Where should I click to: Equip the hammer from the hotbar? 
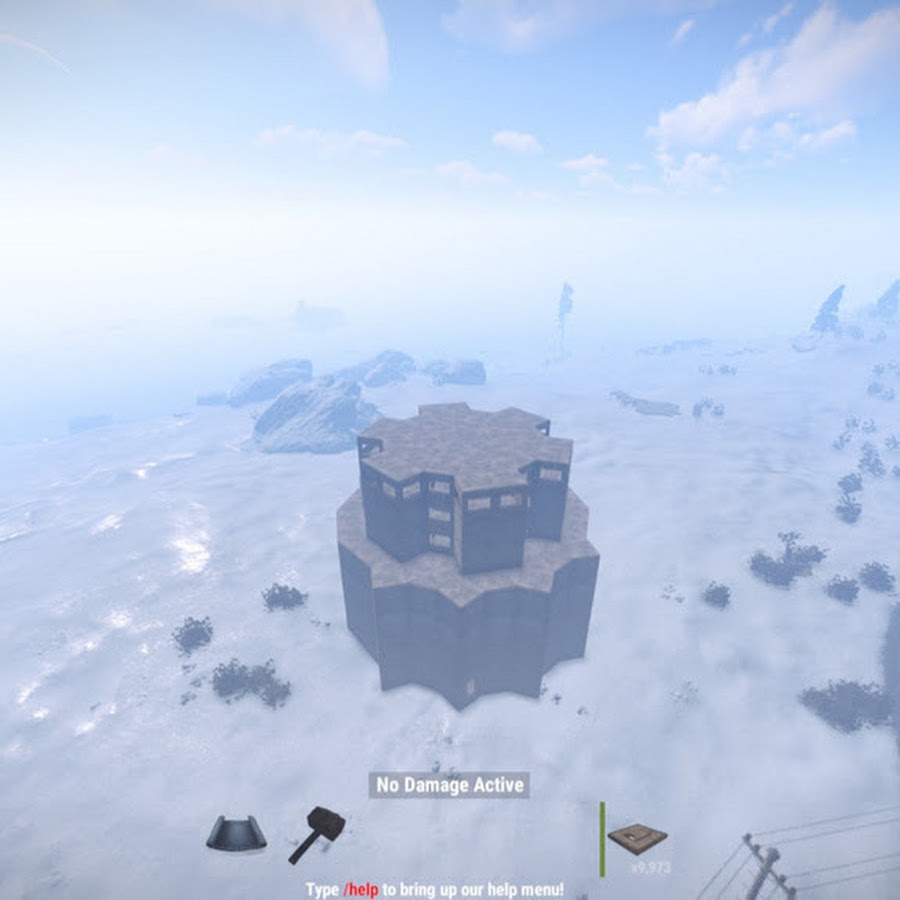click(317, 833)
